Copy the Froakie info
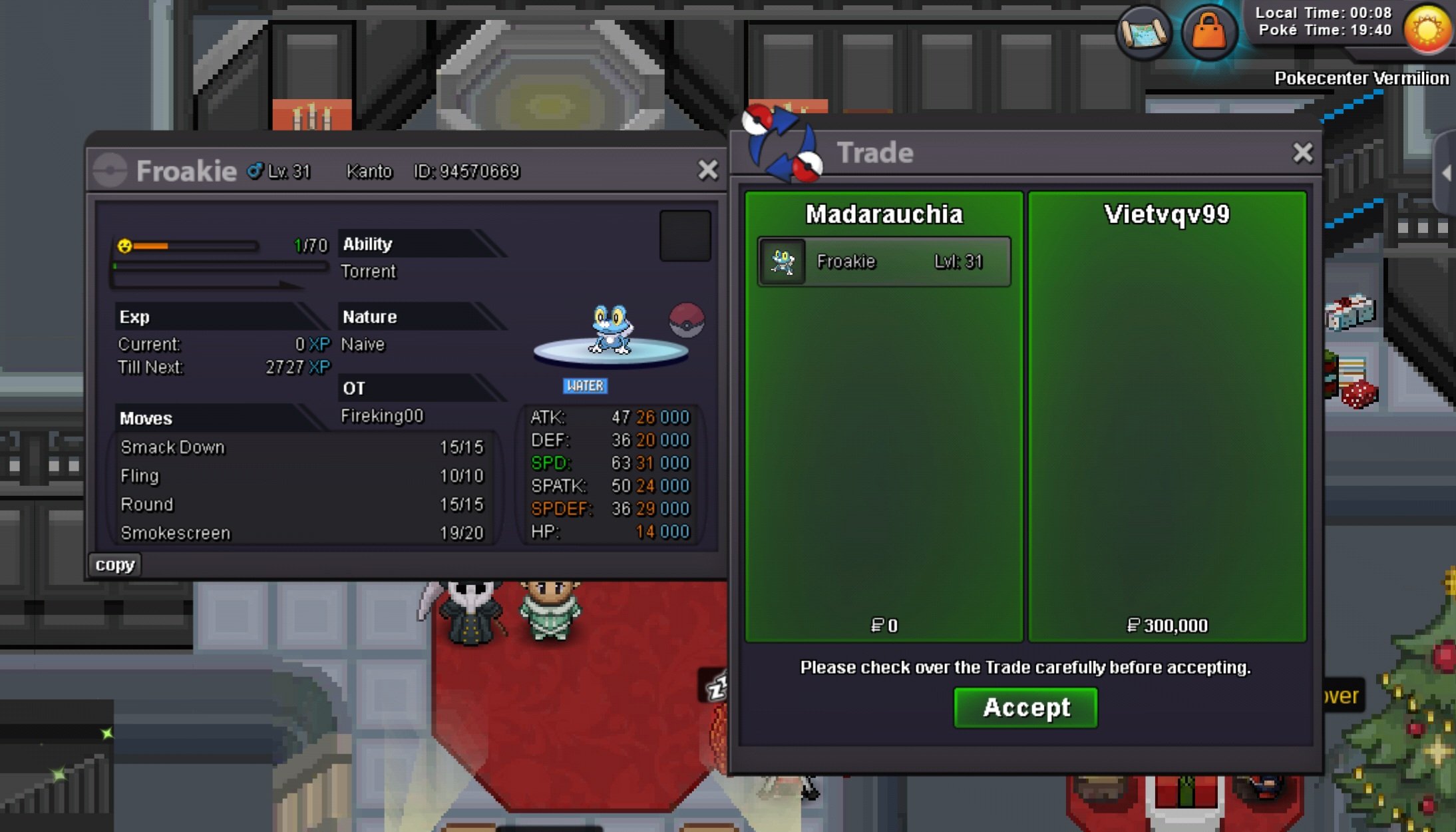 (114, 564)
